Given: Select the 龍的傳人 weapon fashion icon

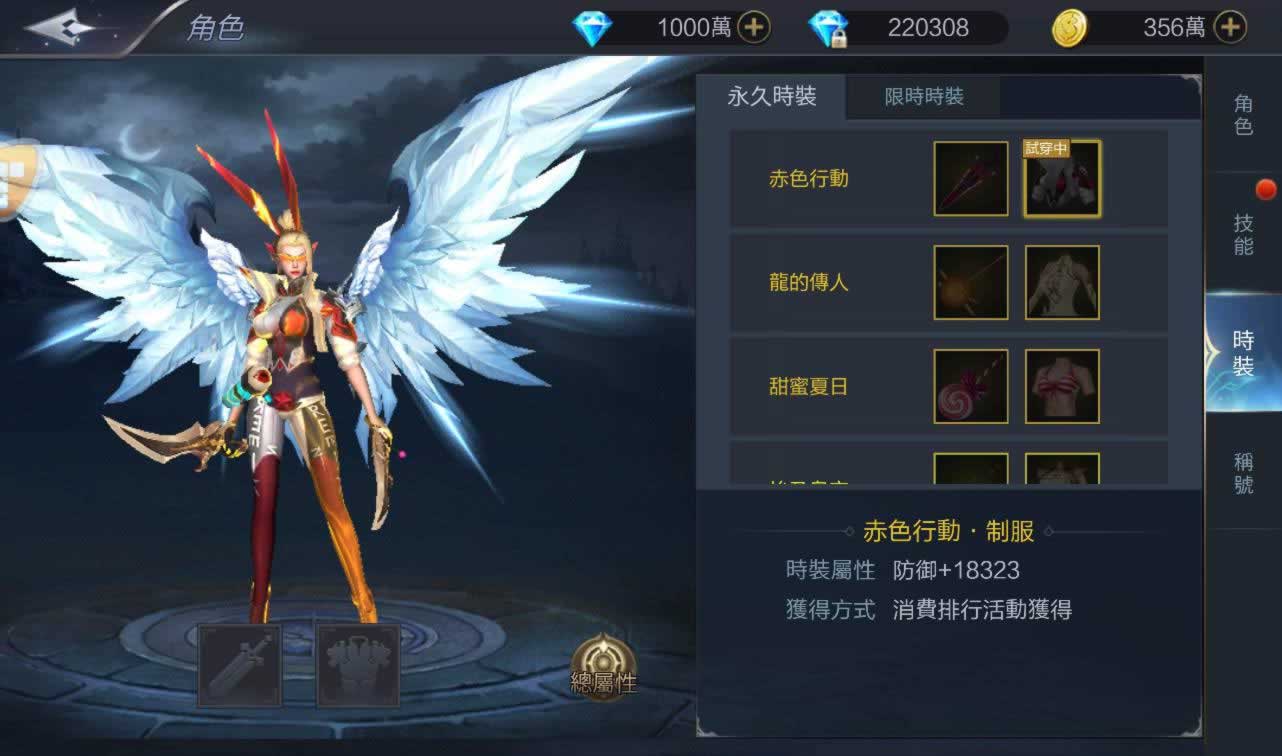Looking at the screenshot, I should pos(971,283).
